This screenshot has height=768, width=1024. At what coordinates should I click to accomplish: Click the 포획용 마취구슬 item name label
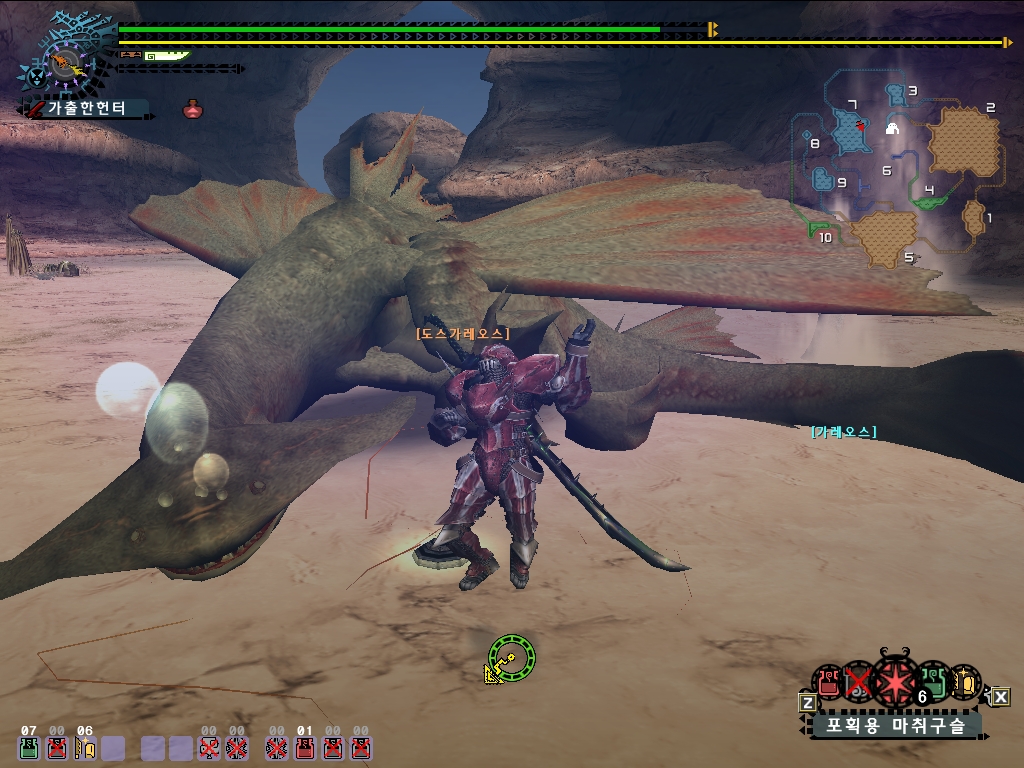(894, 726)
